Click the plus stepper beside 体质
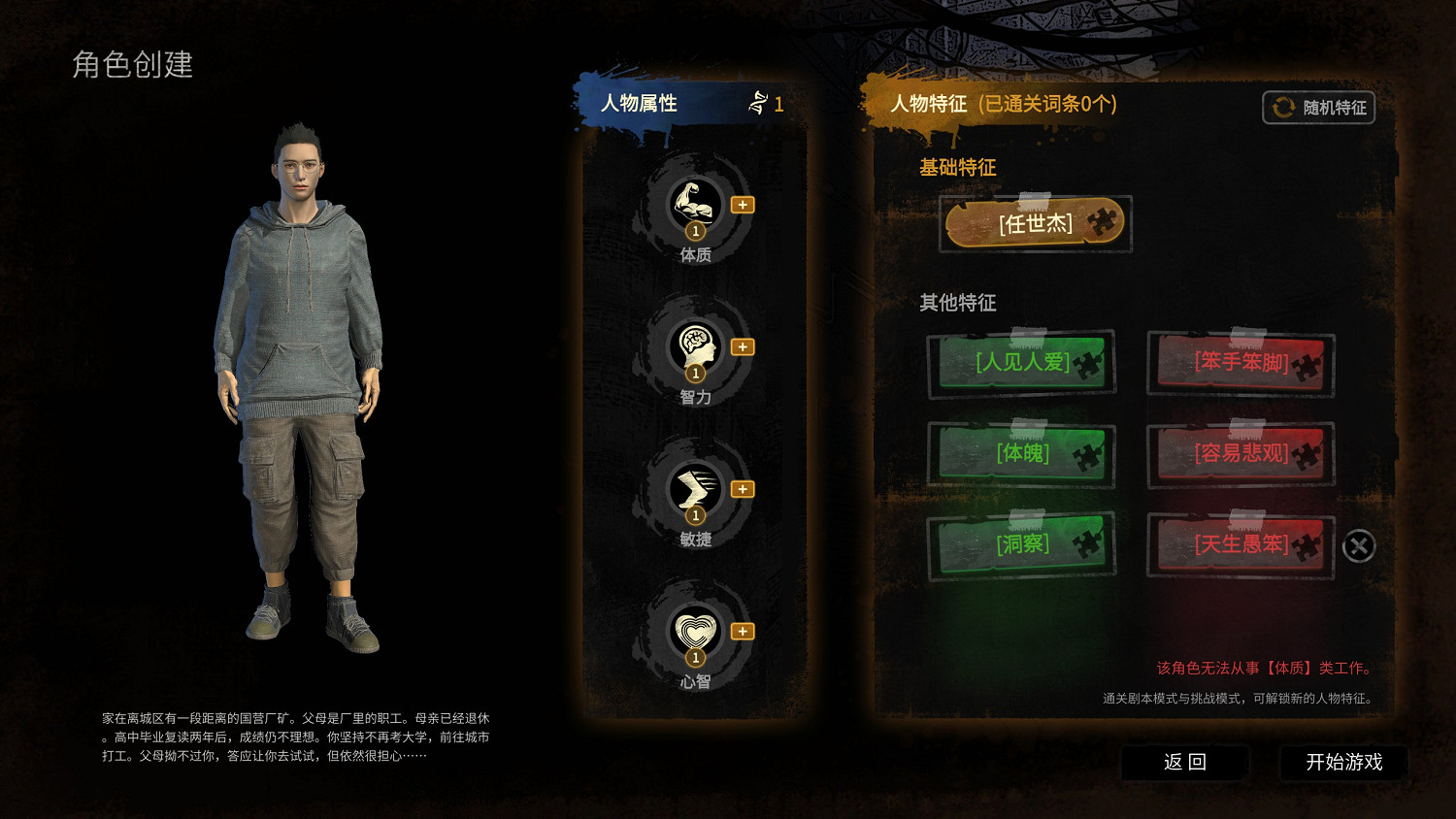The image size is (1456, 819). click(742, 205)
